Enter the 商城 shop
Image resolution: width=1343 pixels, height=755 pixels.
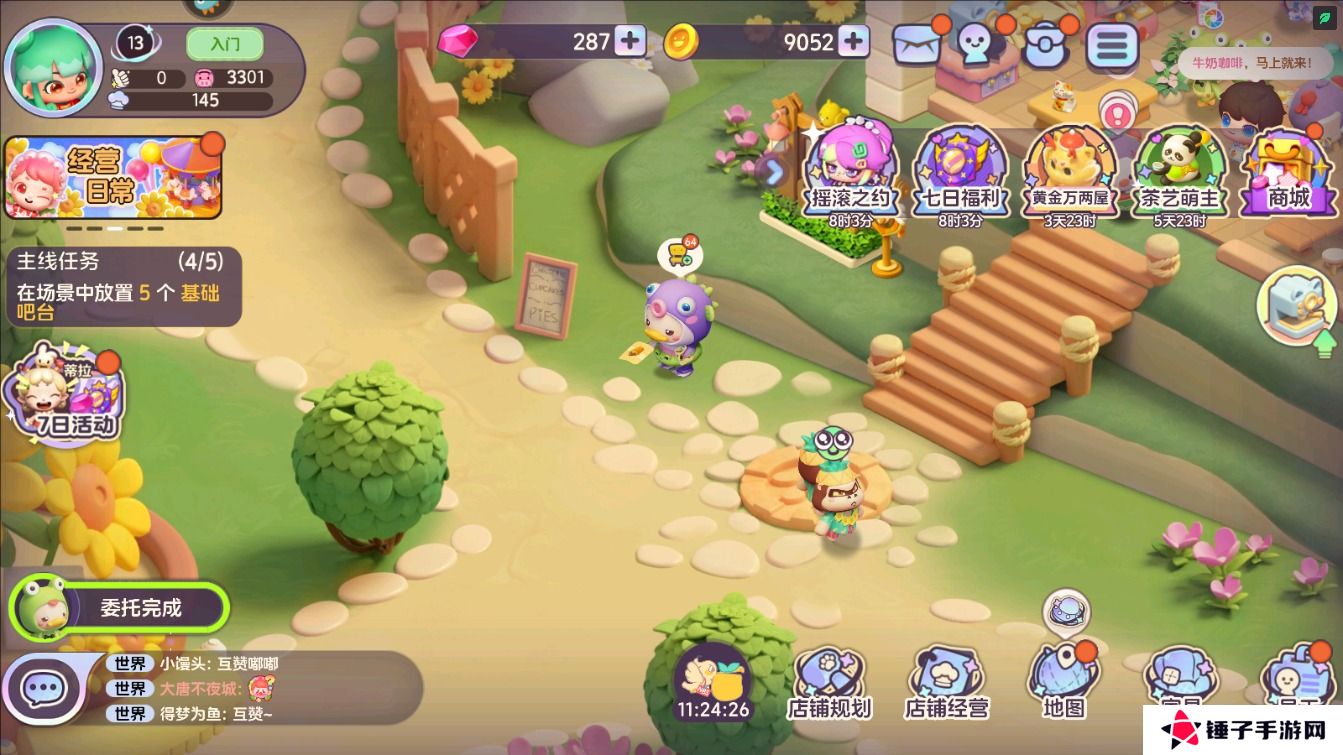point(1290,172)
